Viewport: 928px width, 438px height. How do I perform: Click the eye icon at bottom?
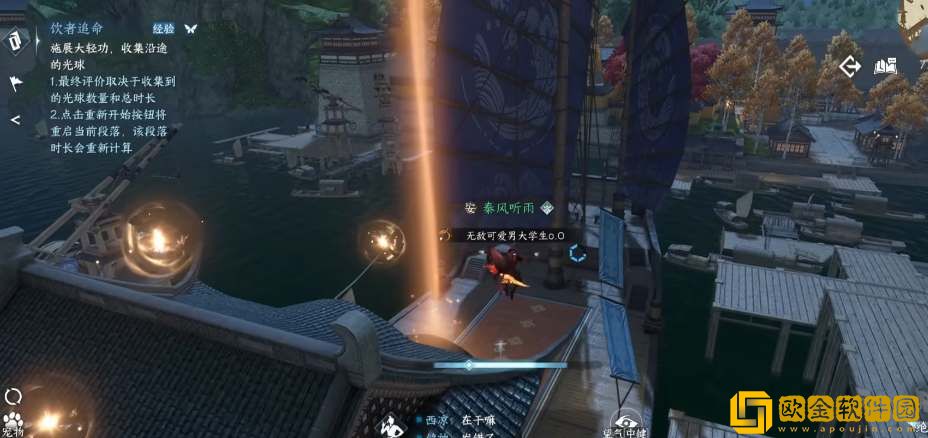pyautogui.click(x=626, y=424)
